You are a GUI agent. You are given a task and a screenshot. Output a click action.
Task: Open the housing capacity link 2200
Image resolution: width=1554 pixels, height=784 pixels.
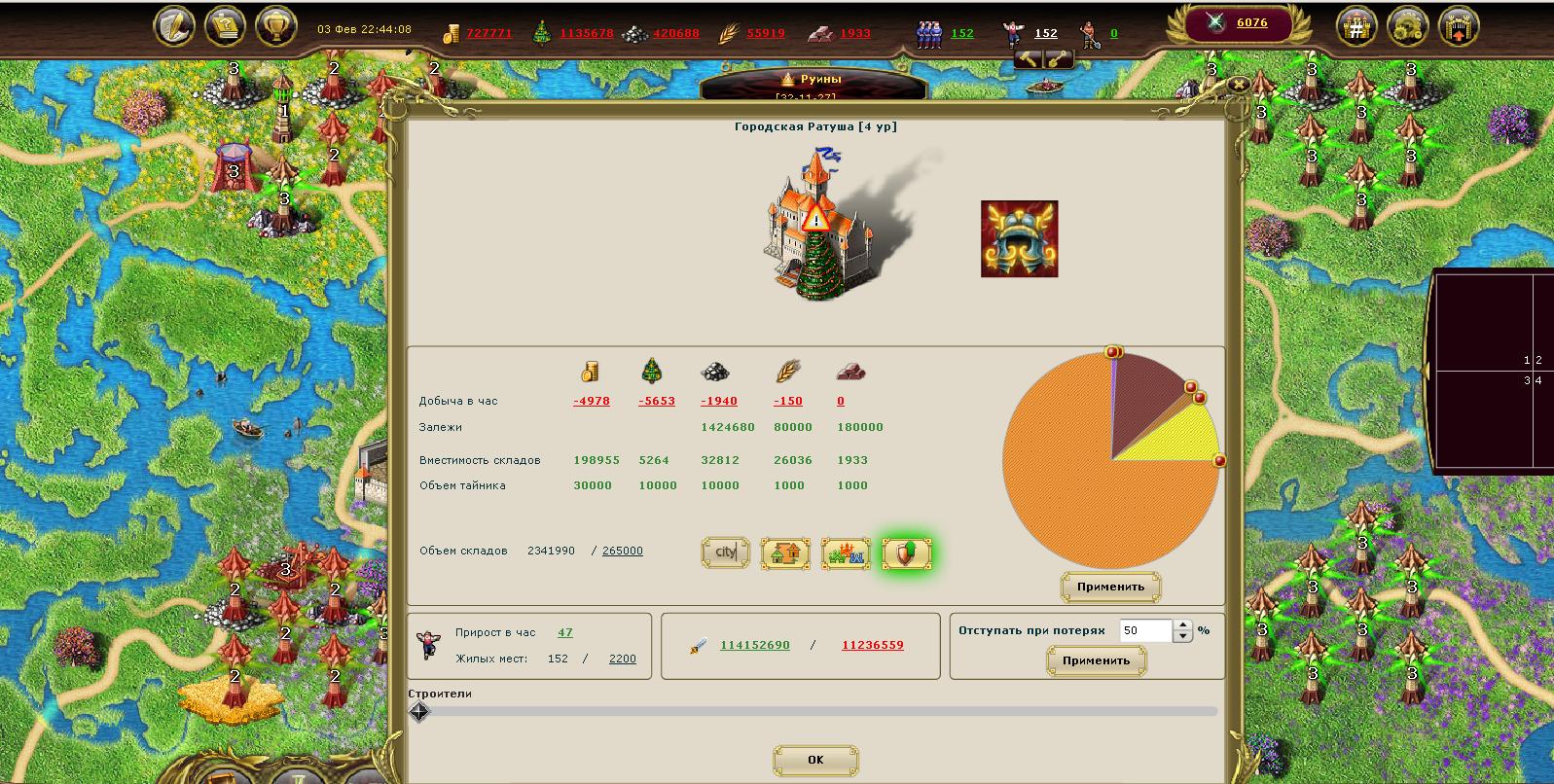pos(622,659)
